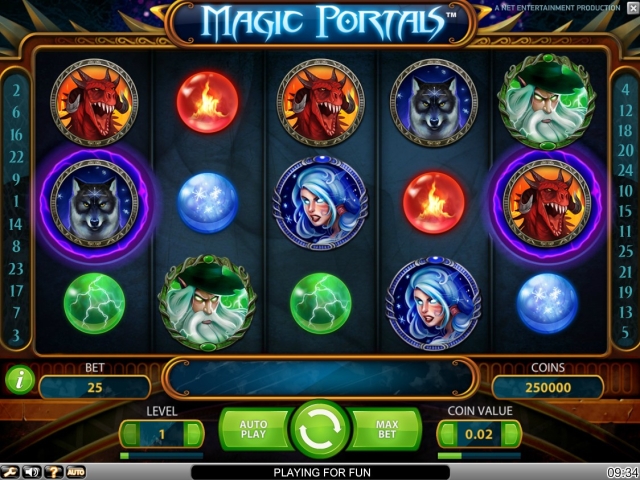Viewport: 640px width, 480px height.
Task: Spin the reels with the circular arrows button
Action: point(319,429)
